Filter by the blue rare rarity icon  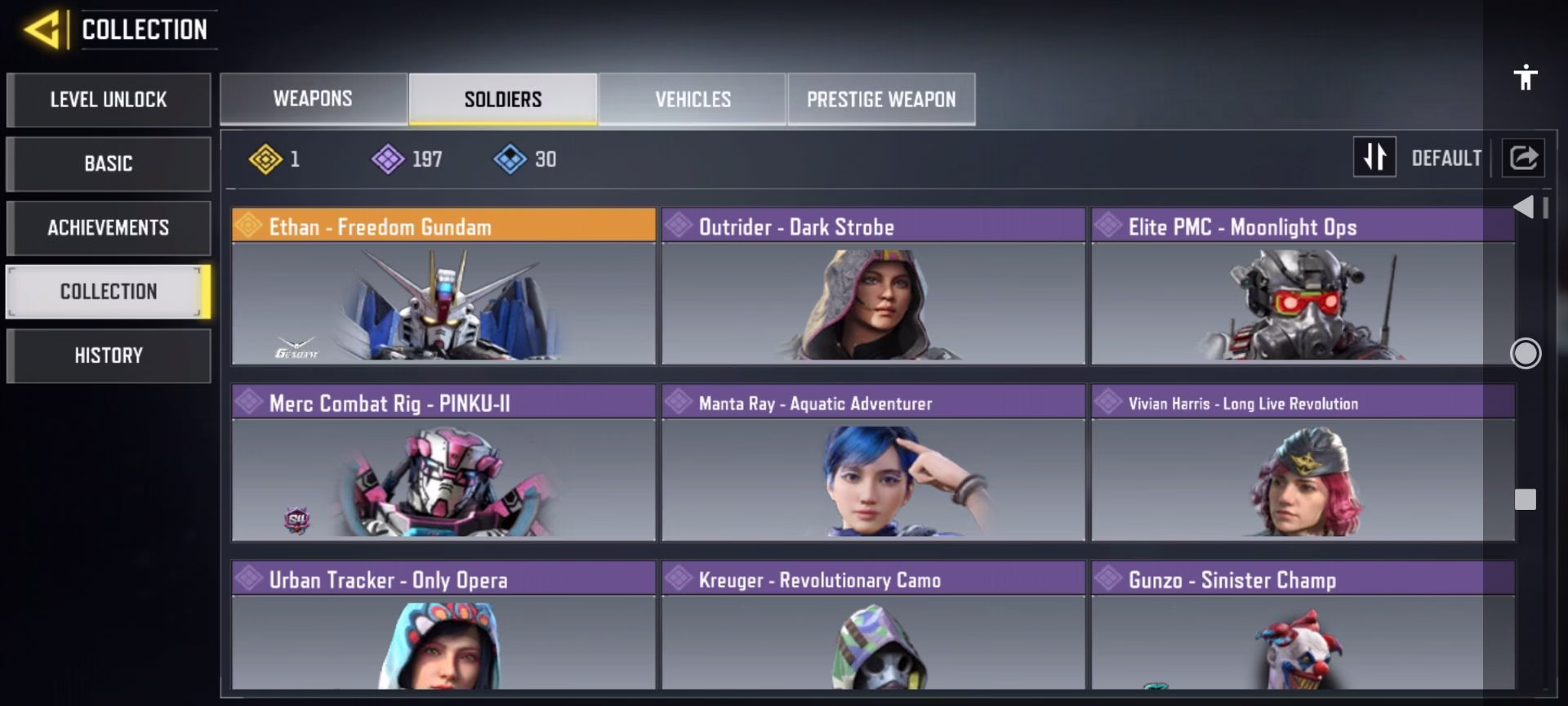pyautogui.click(x=510, y=159)
